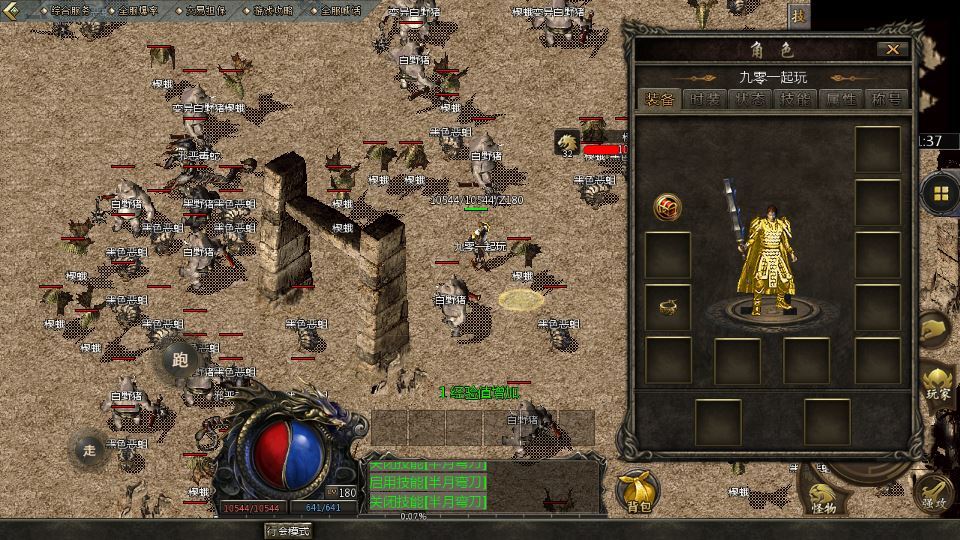Select the equipped gold ring slot
The width and height of the screenshot is (960, 540).
pos(668,308)
